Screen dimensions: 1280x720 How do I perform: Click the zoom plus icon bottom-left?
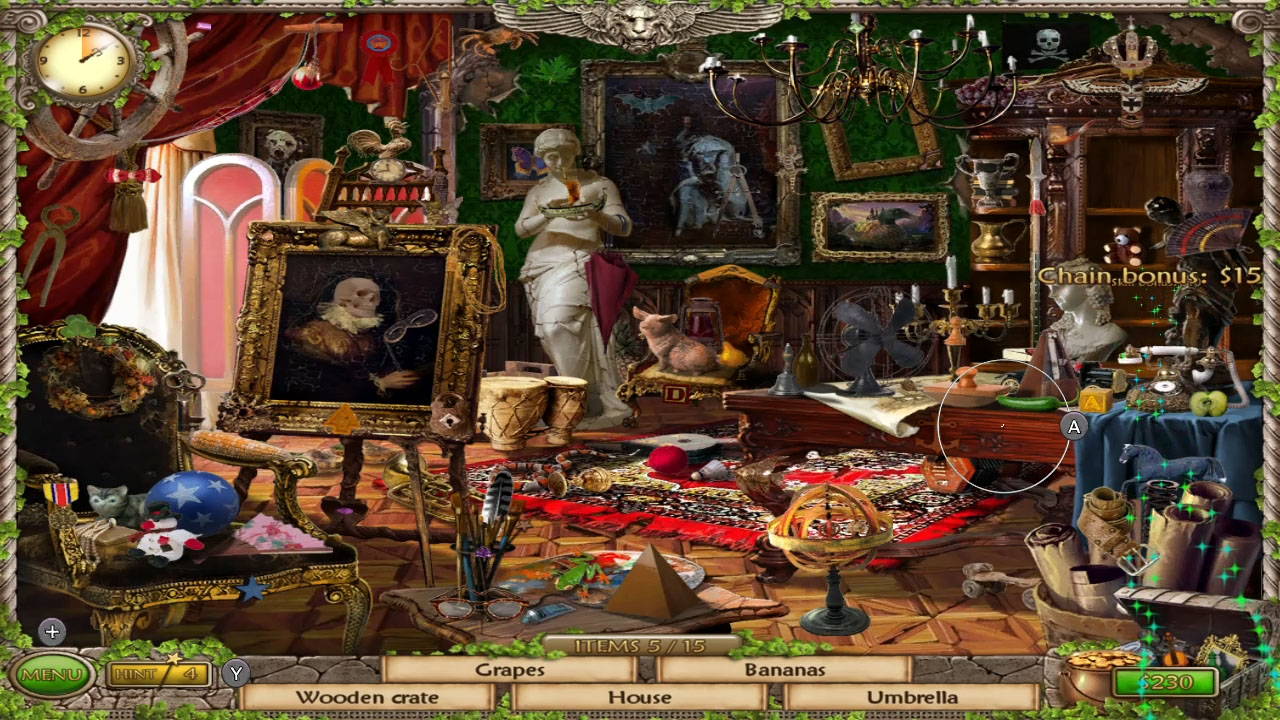click(51, 632)
